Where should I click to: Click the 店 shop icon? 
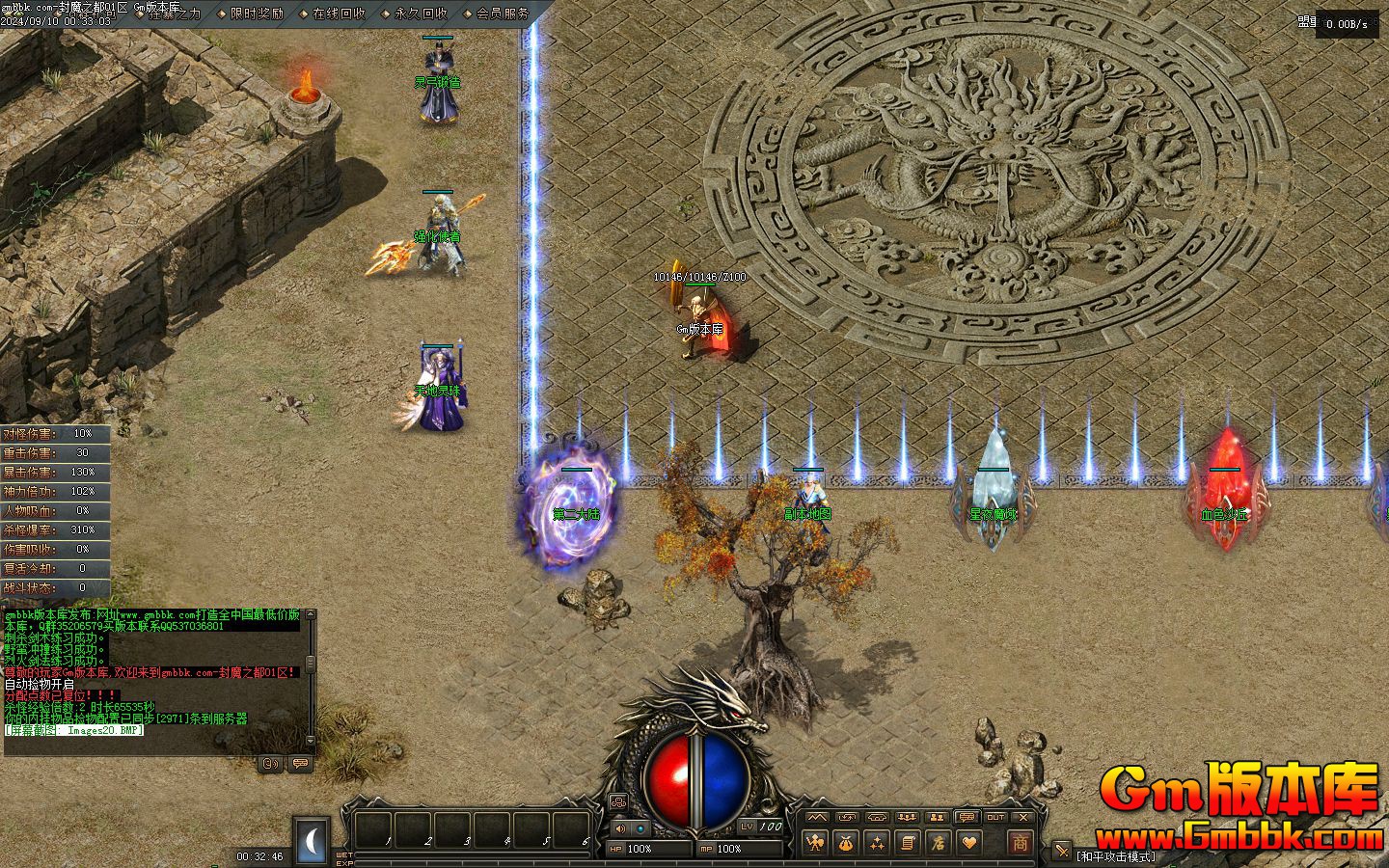click(937, 842)
